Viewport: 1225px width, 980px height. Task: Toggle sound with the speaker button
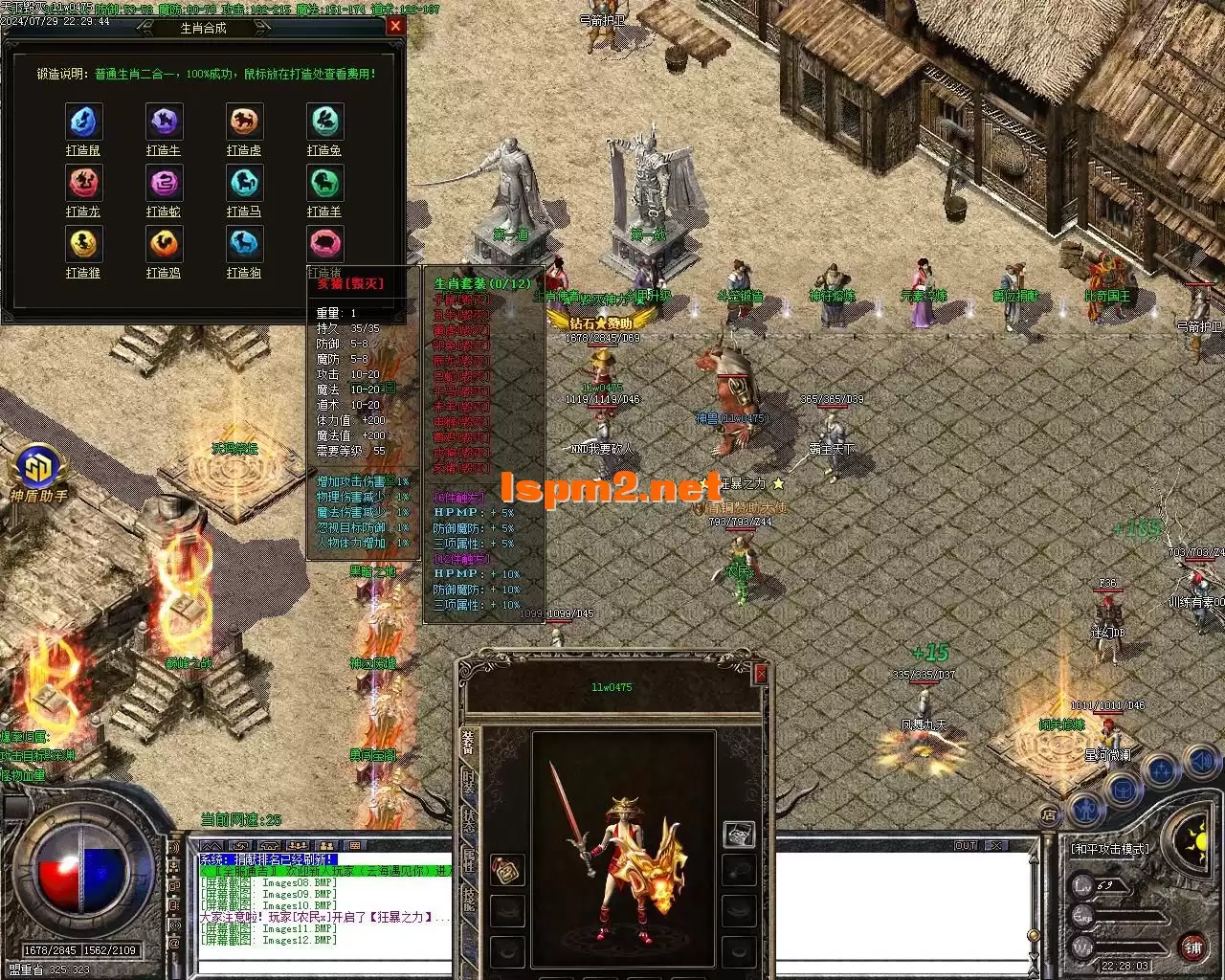tap(1200, 763)
